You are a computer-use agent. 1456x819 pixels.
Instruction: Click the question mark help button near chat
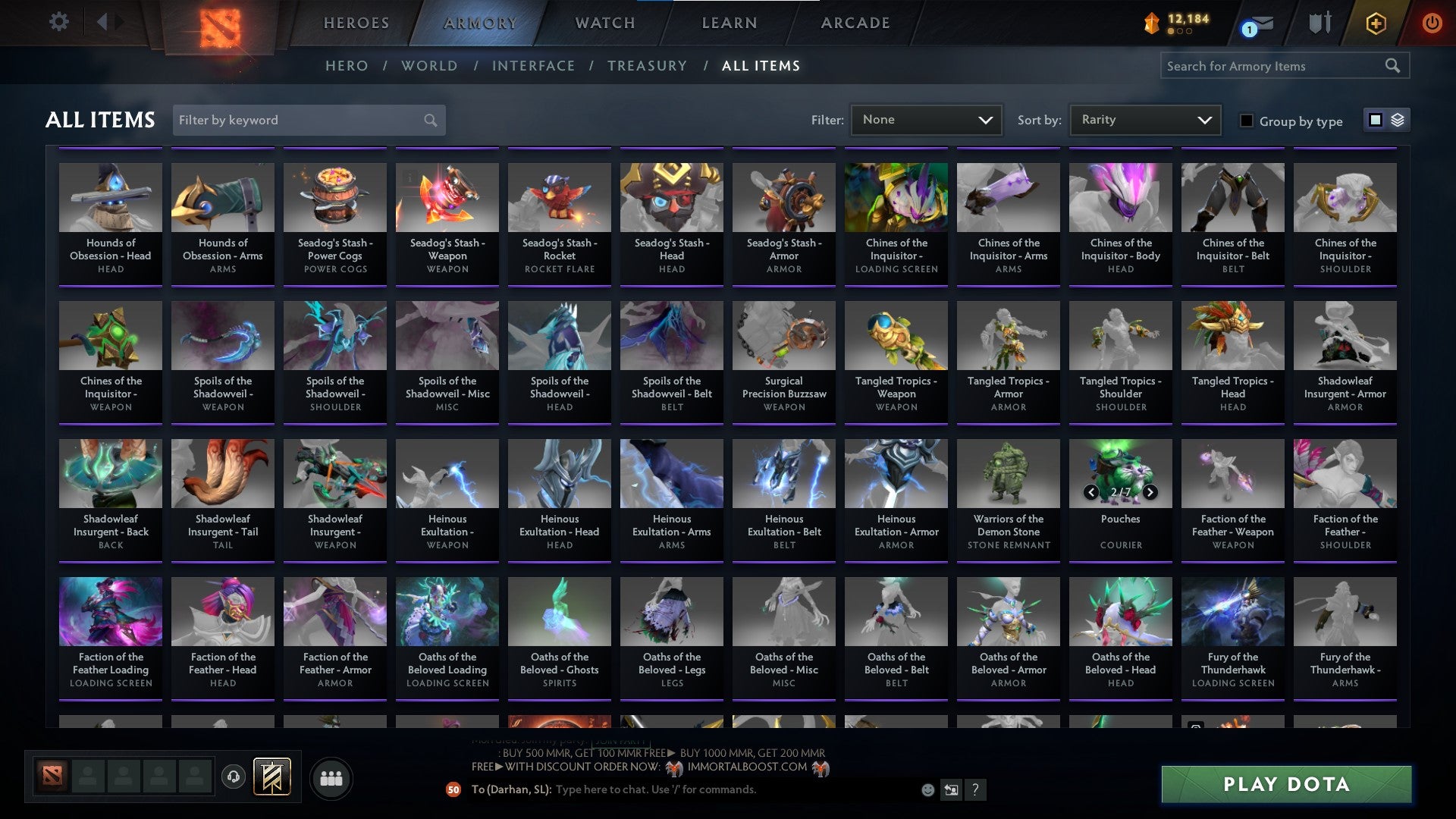coord(975,789)
